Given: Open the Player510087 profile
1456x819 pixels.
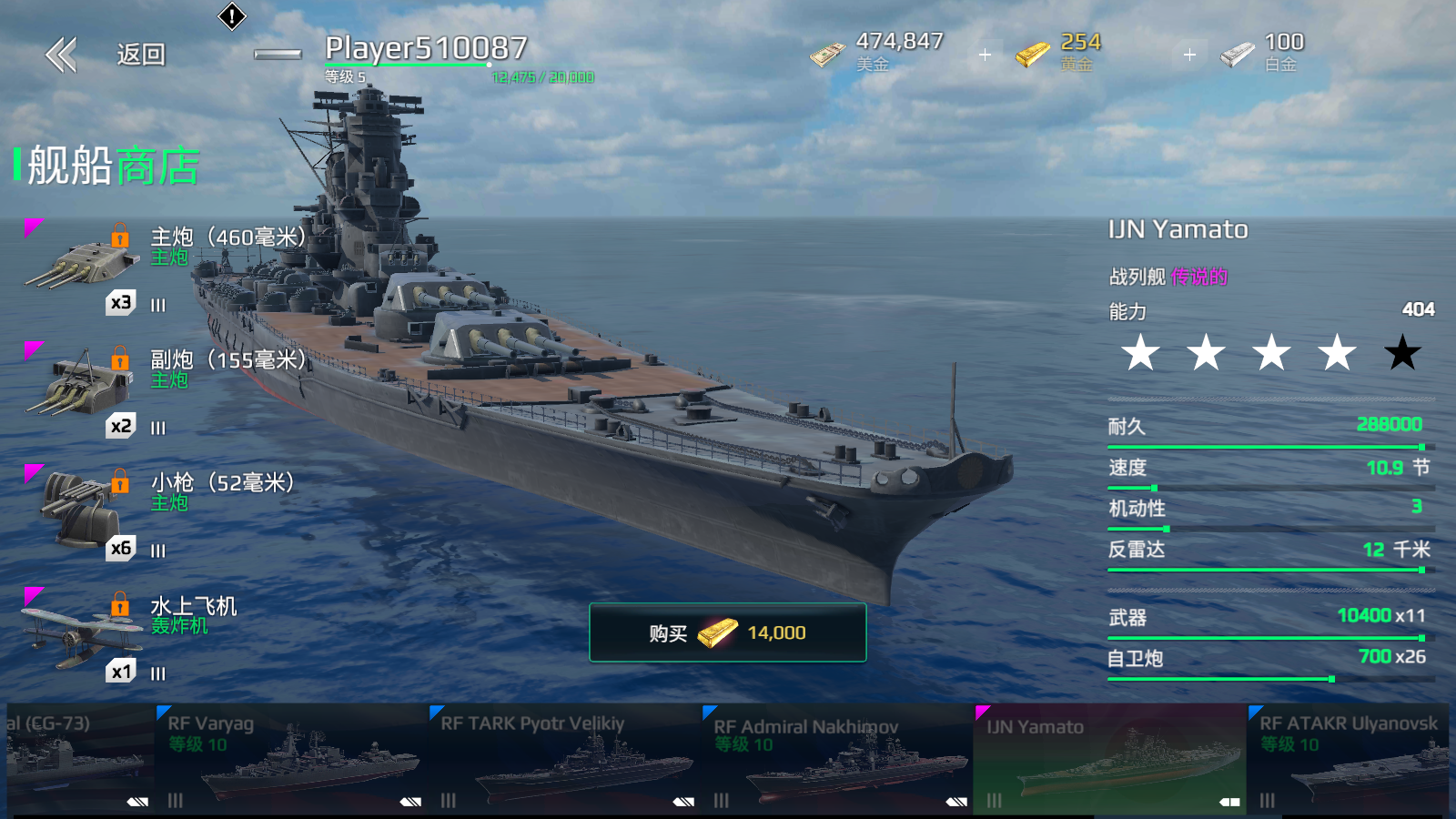Looking at the screenshot, I should pos(426,49).
